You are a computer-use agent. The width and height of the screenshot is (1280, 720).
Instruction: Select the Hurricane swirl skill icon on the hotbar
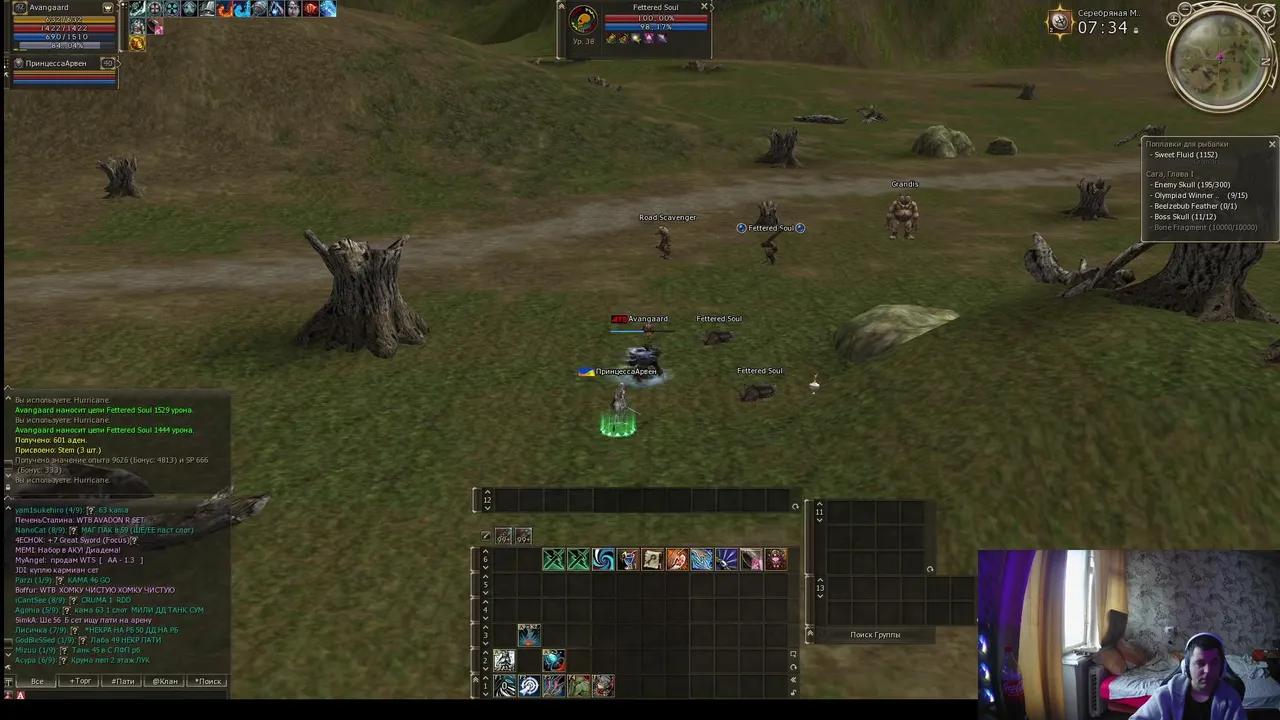coord(603,561)
